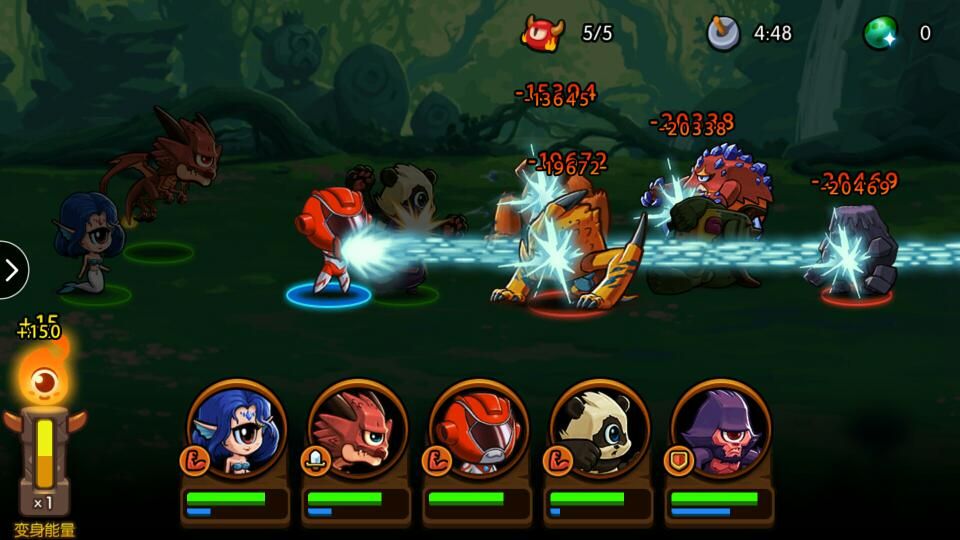Activate the red dragon hero portrait
The height and width of the screenshot is (540, 960).
pos(357,430)
